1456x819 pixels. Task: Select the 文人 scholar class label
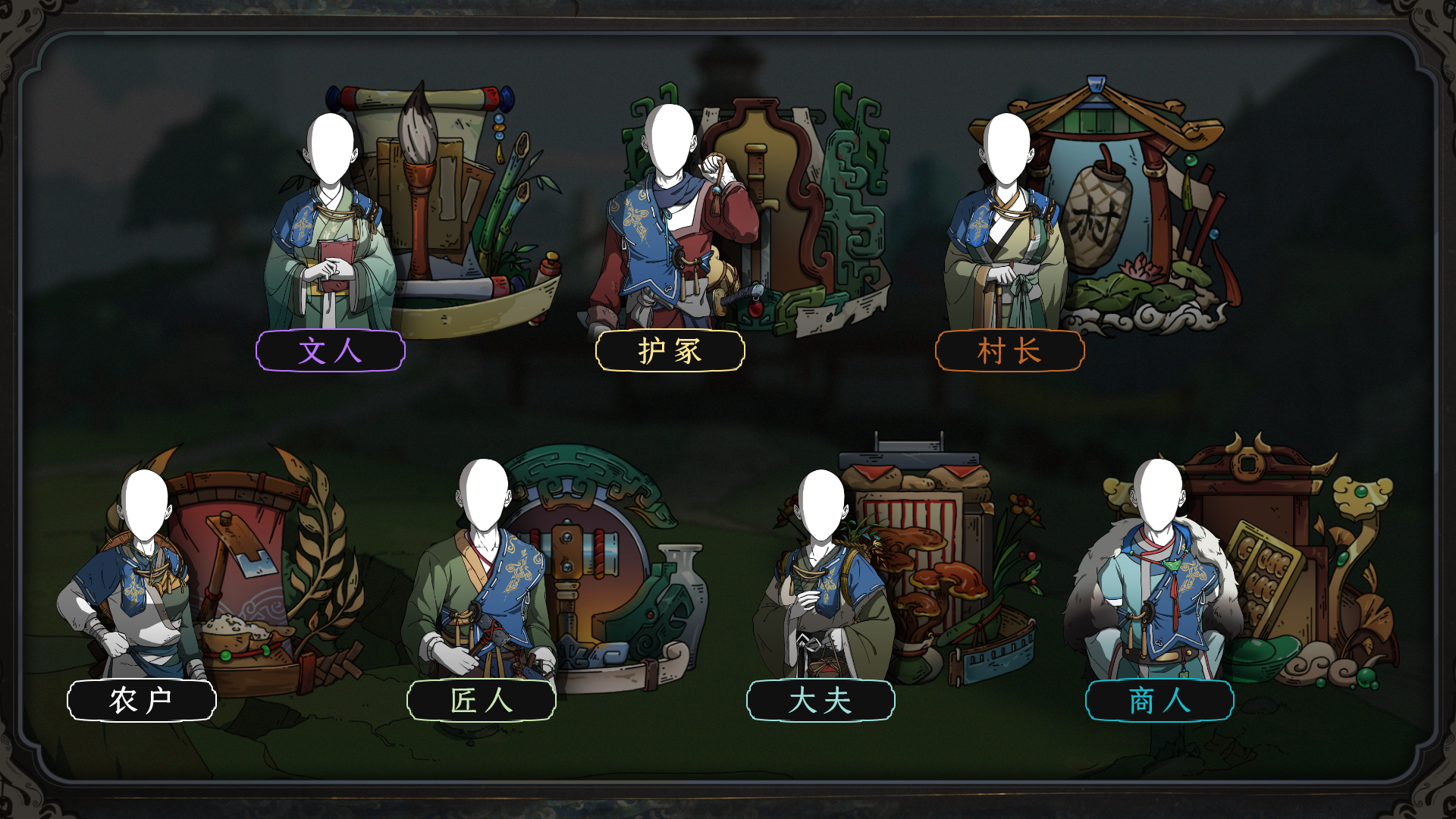[330, 351]
